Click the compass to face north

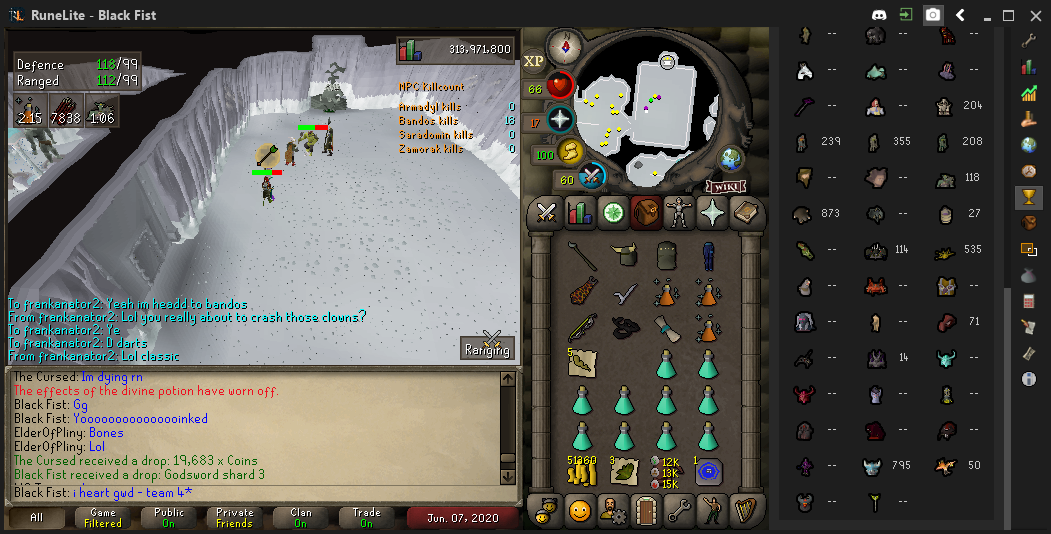point(564,46)
